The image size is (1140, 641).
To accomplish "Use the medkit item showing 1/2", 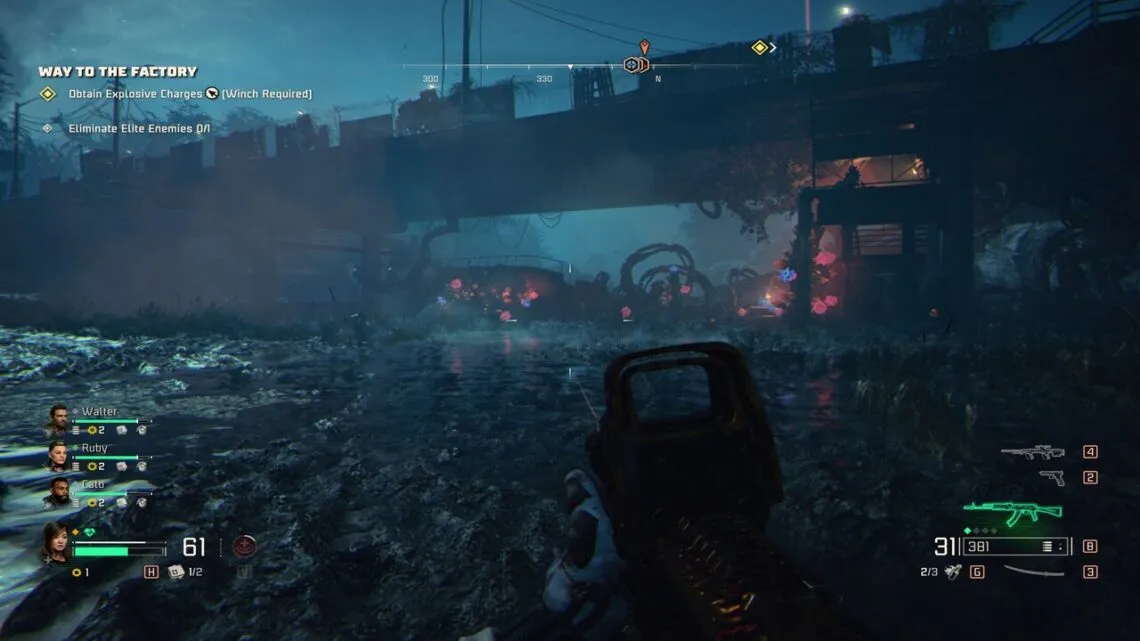I will click(x=176, y=571).
